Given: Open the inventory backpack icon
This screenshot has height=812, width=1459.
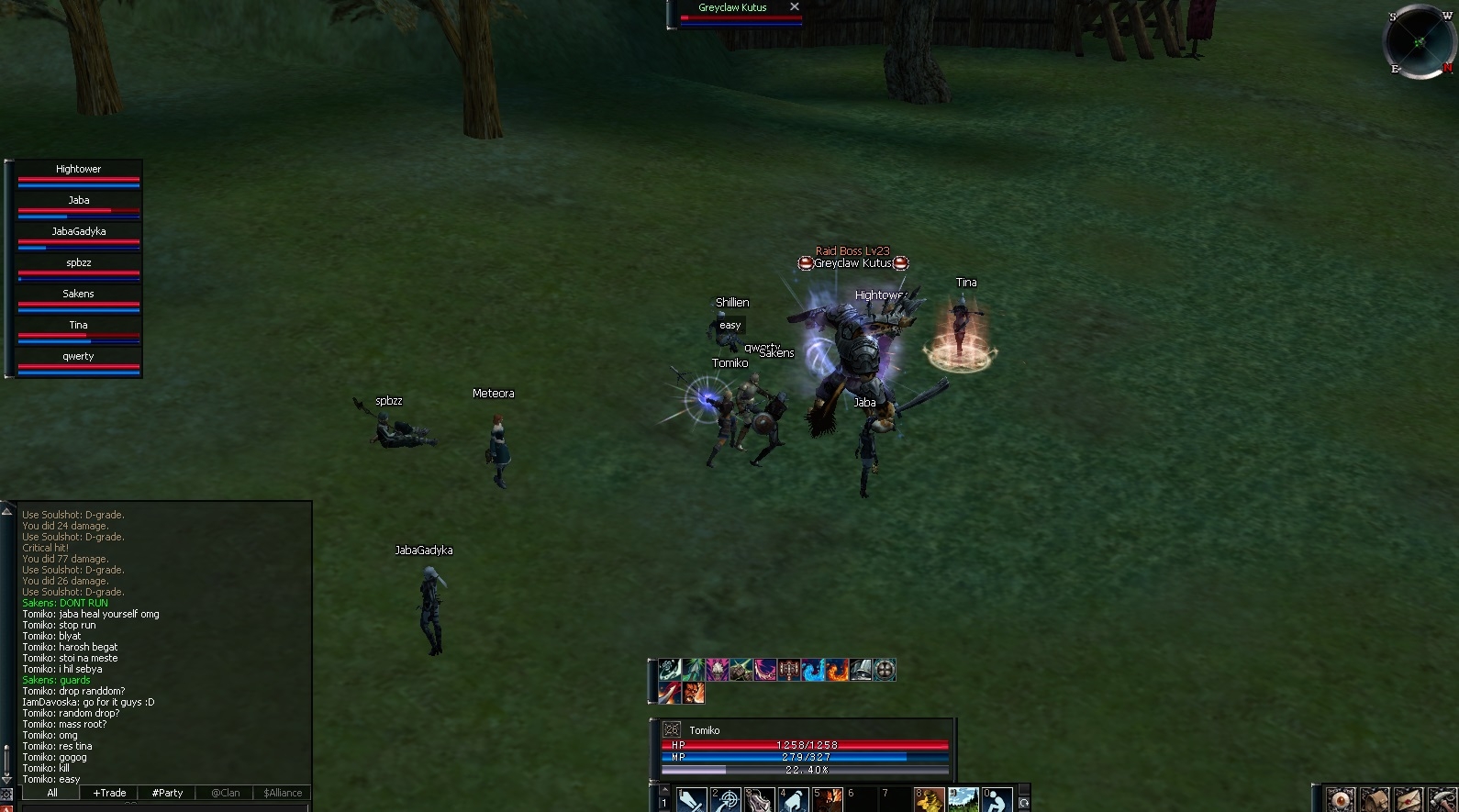Looking at the screenshot, I should tap(1375, 800).
